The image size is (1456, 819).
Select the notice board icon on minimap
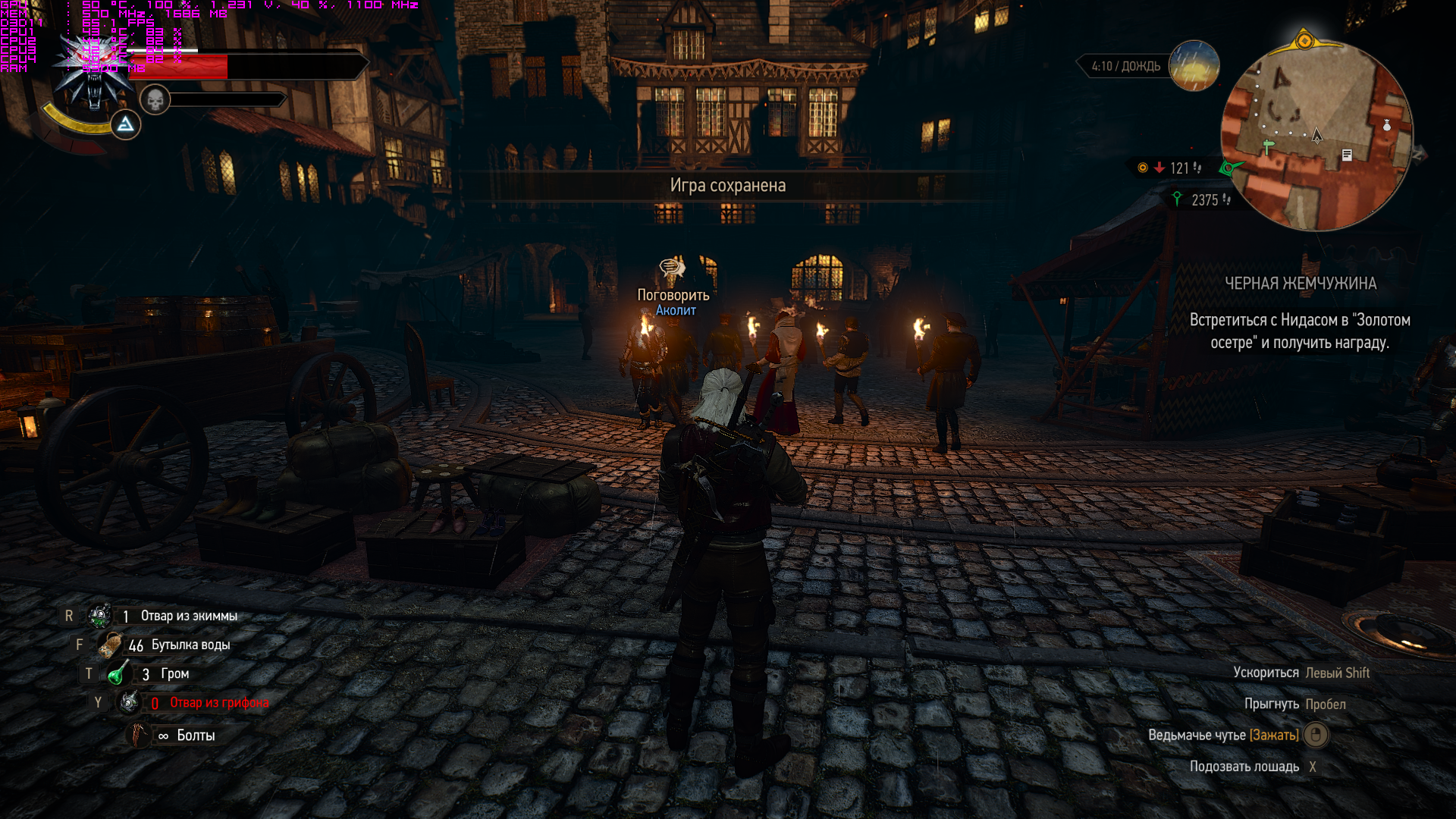pyautogui.click(x=1347, y=155)
